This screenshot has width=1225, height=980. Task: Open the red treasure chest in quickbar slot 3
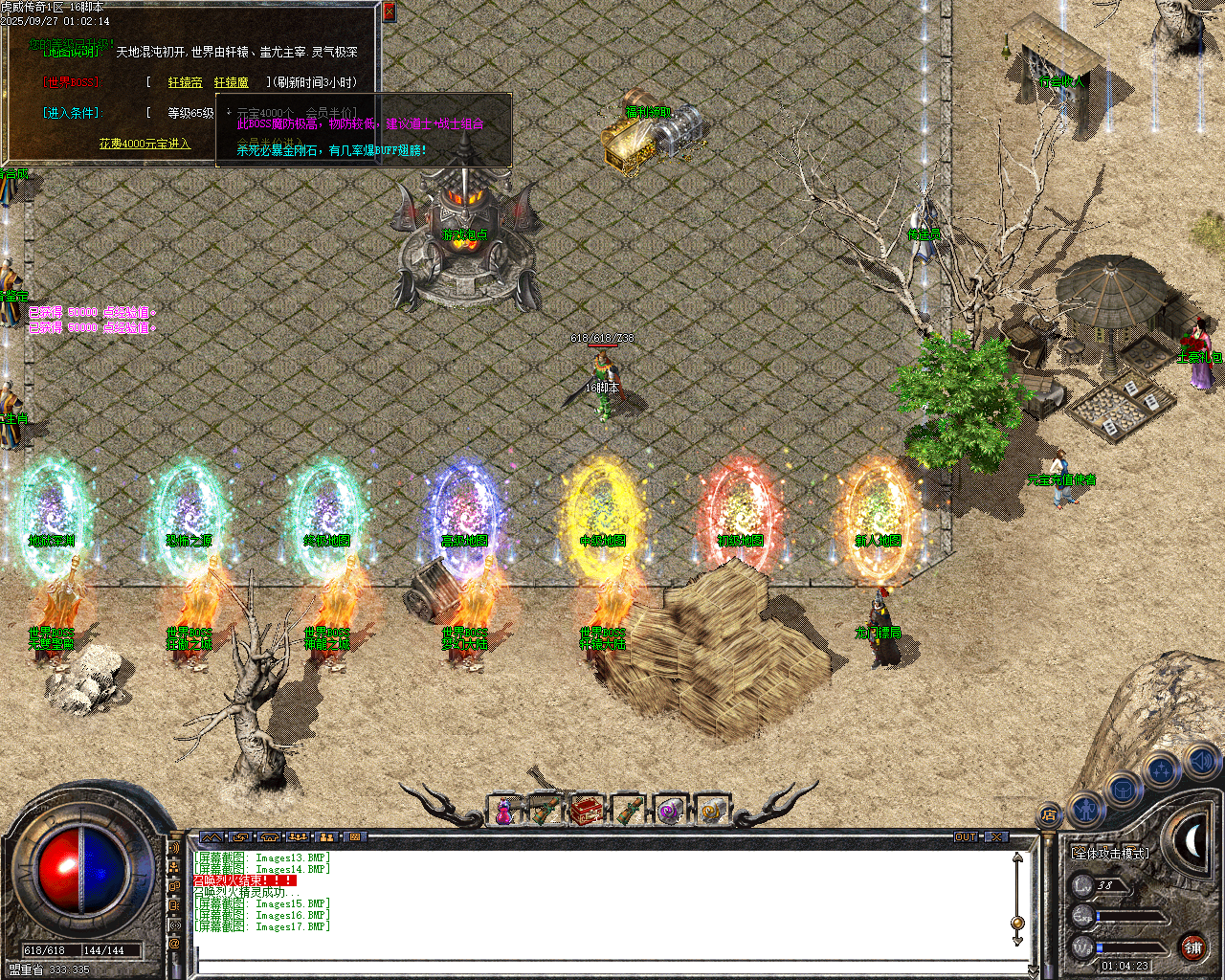coord(588,810)
